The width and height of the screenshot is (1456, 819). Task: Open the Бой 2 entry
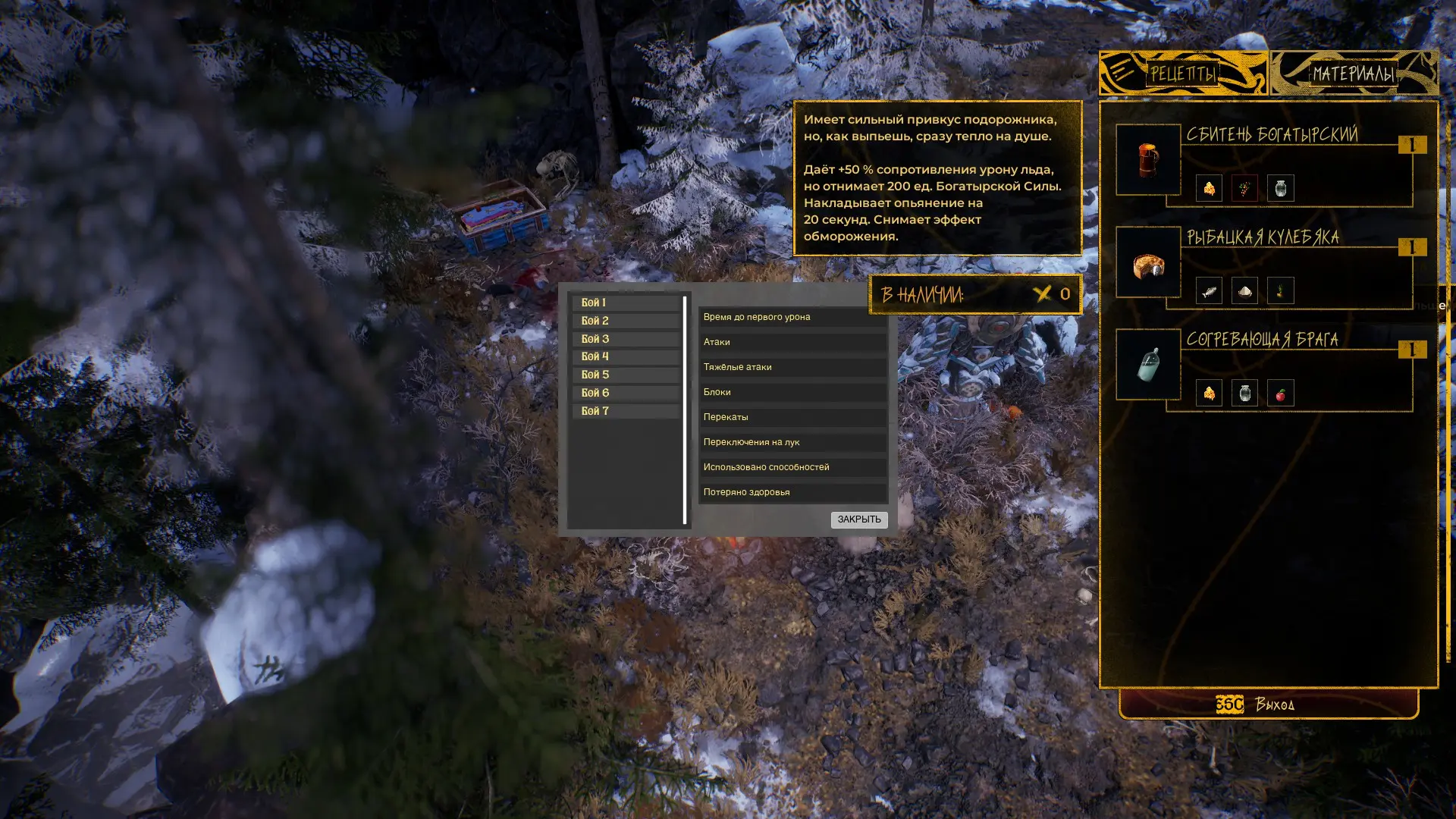click(625, 321)
